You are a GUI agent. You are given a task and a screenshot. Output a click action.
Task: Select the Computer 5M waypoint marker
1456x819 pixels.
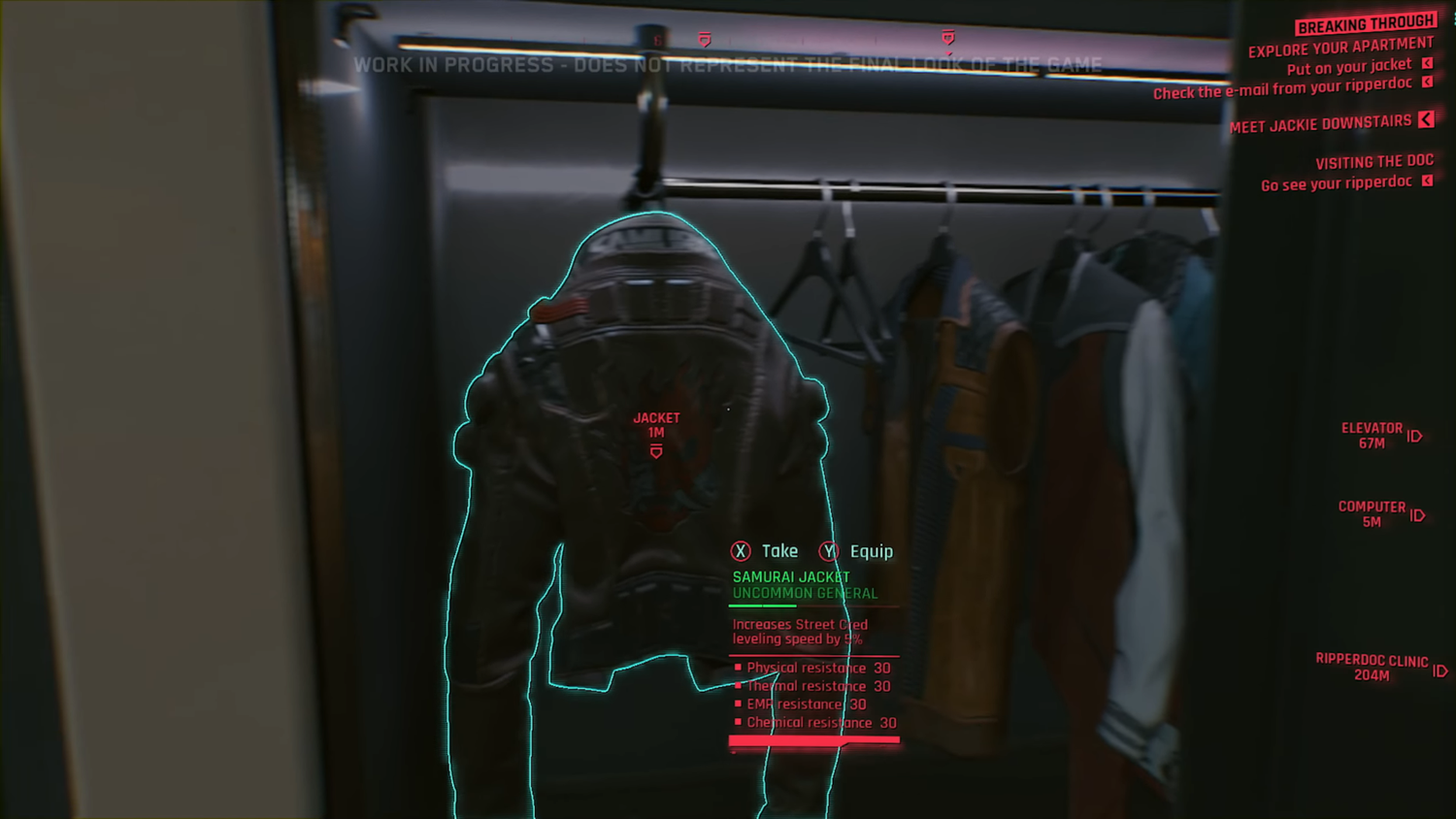coord(1373,514)
